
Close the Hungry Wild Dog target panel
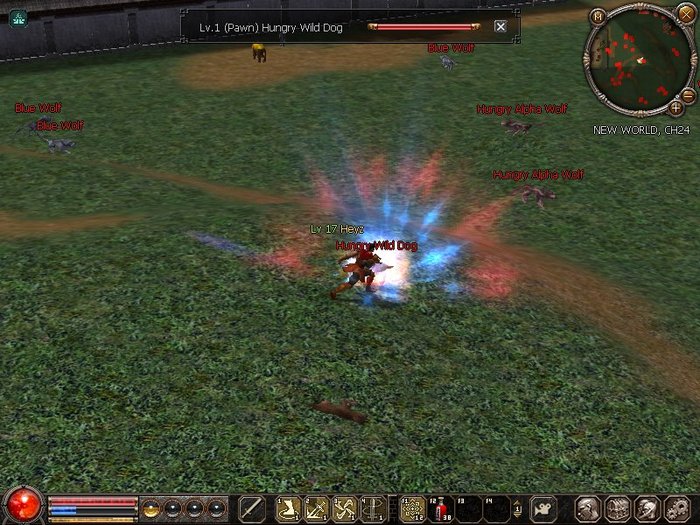click(500, 27)
